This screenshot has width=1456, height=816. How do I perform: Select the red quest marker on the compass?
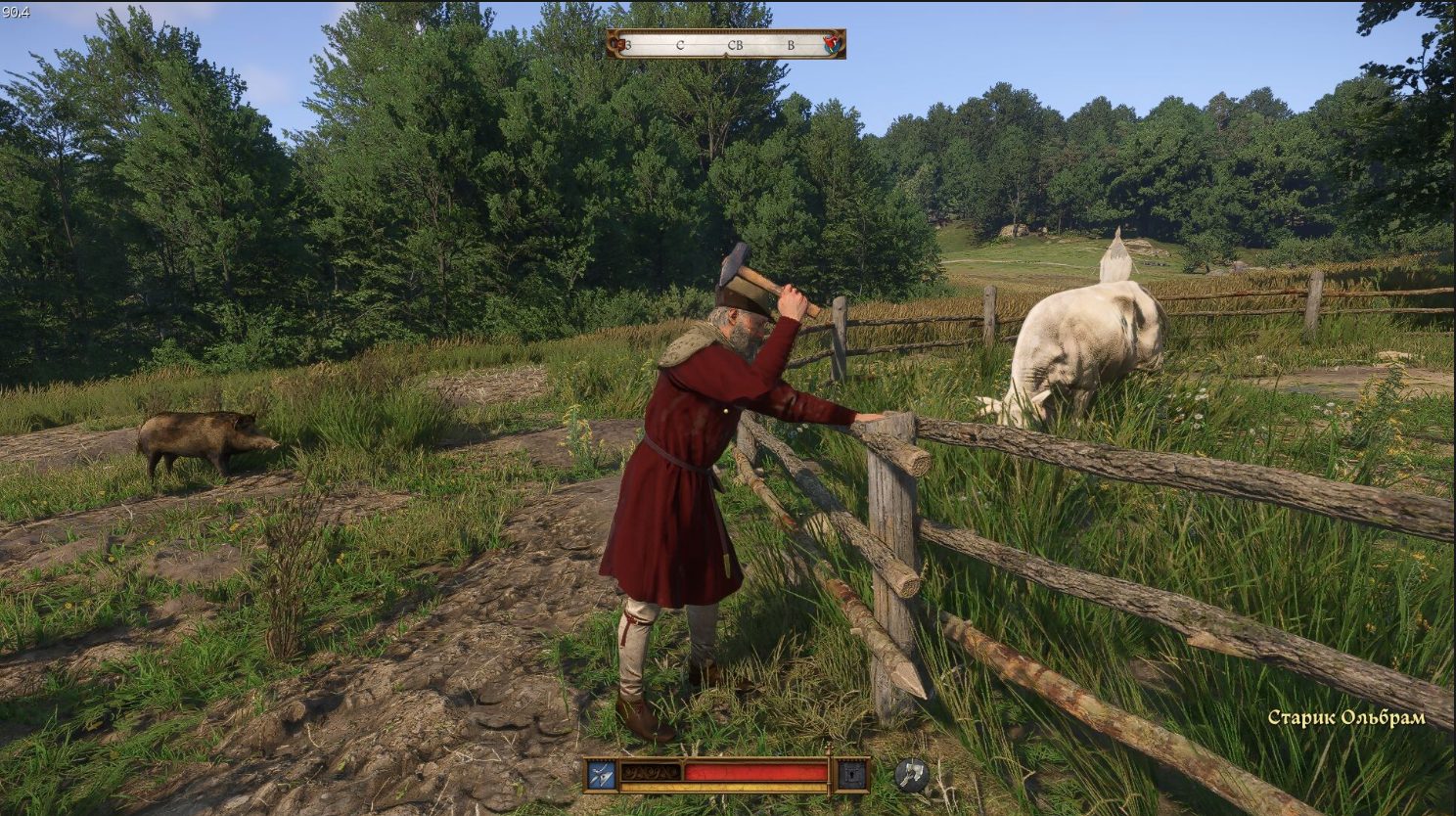click(x=833, y=43)
